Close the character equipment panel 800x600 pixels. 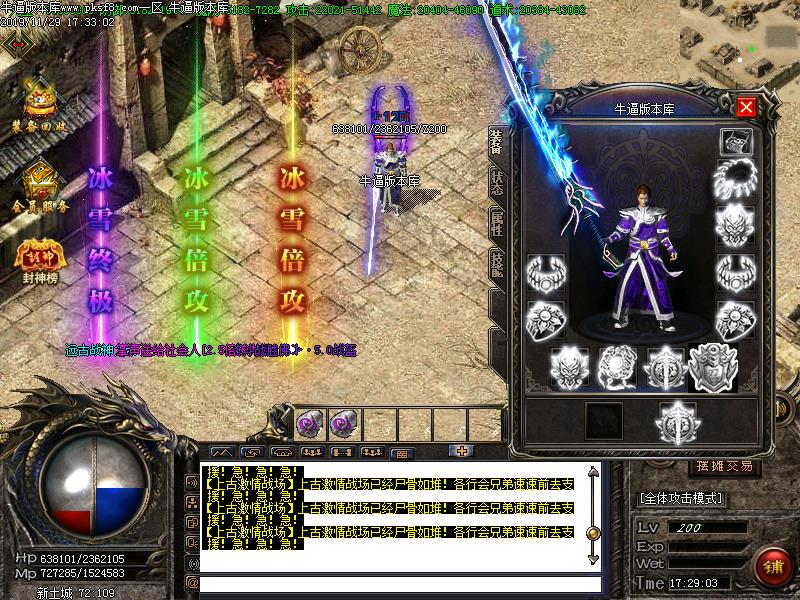pyautogui.click(x=745, y=107)
